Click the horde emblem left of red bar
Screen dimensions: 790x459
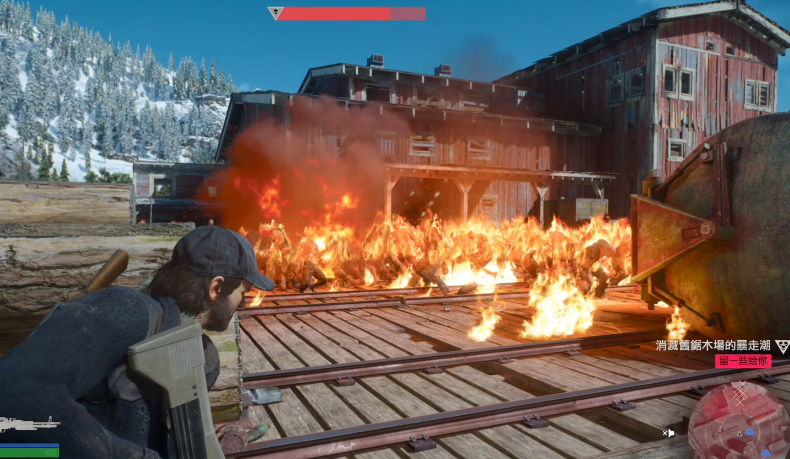coord(276,14)
